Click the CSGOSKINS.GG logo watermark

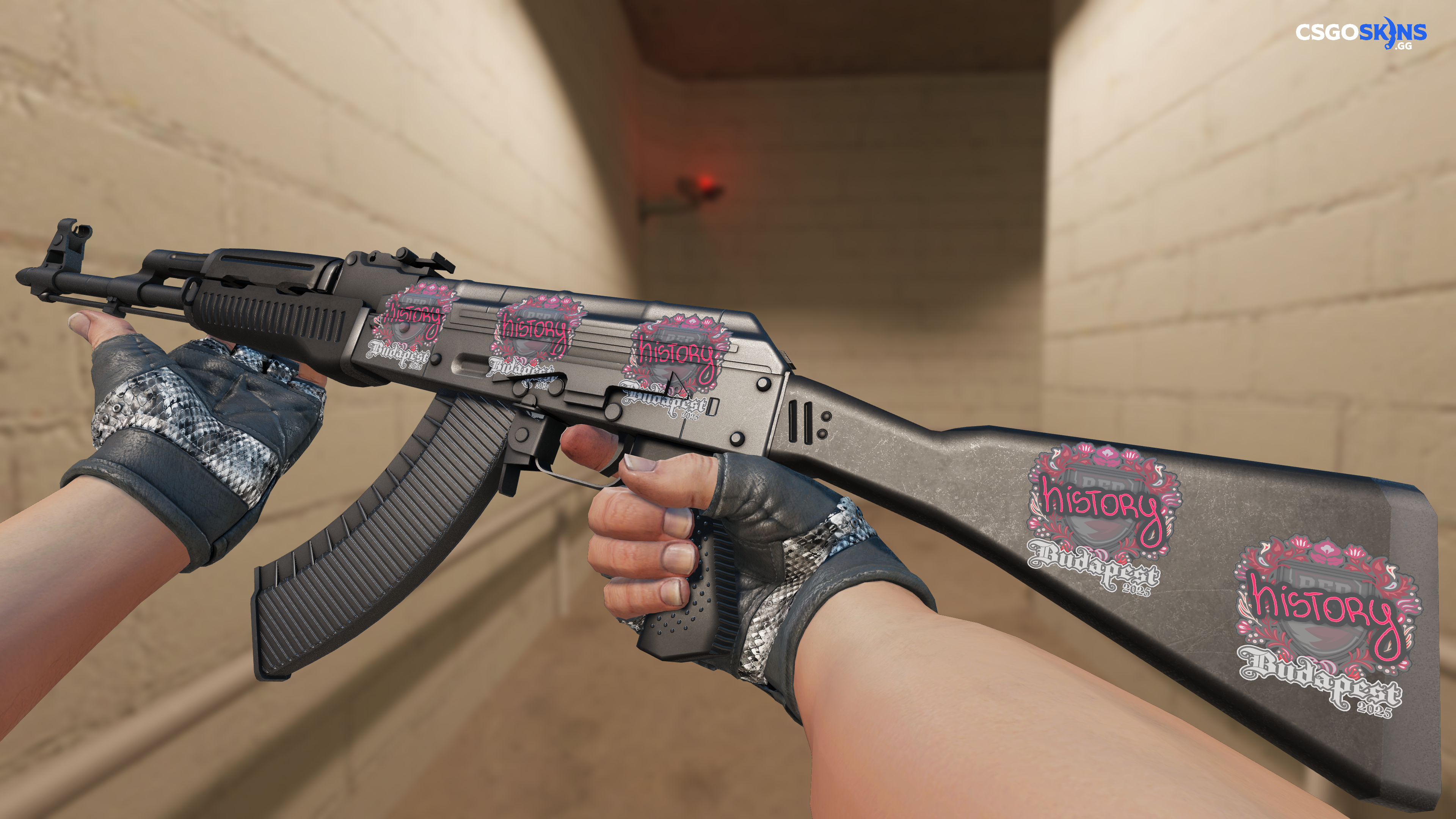pos(1360,33)
